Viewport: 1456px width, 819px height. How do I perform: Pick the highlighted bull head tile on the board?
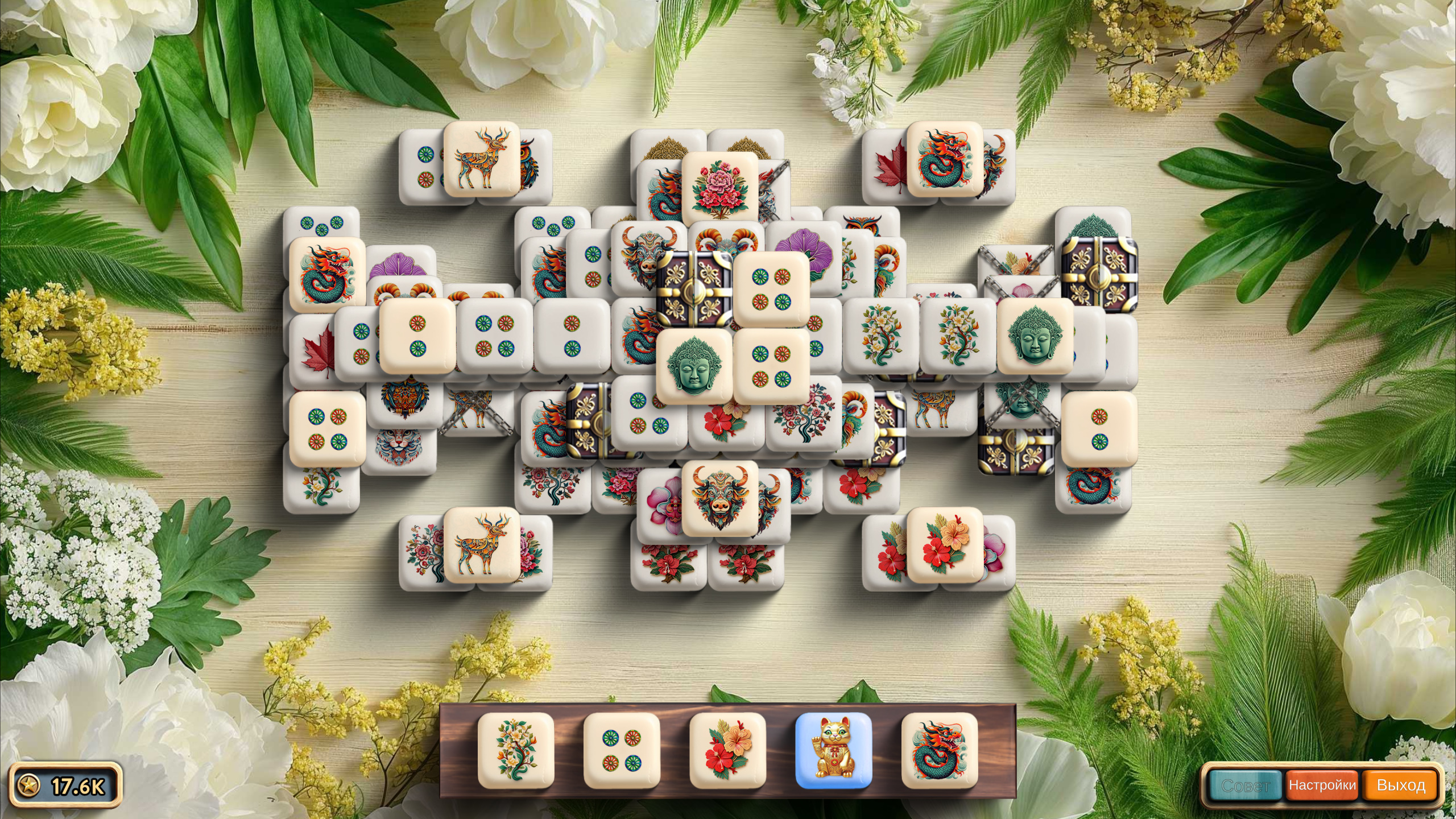click(x=719, y=498)
